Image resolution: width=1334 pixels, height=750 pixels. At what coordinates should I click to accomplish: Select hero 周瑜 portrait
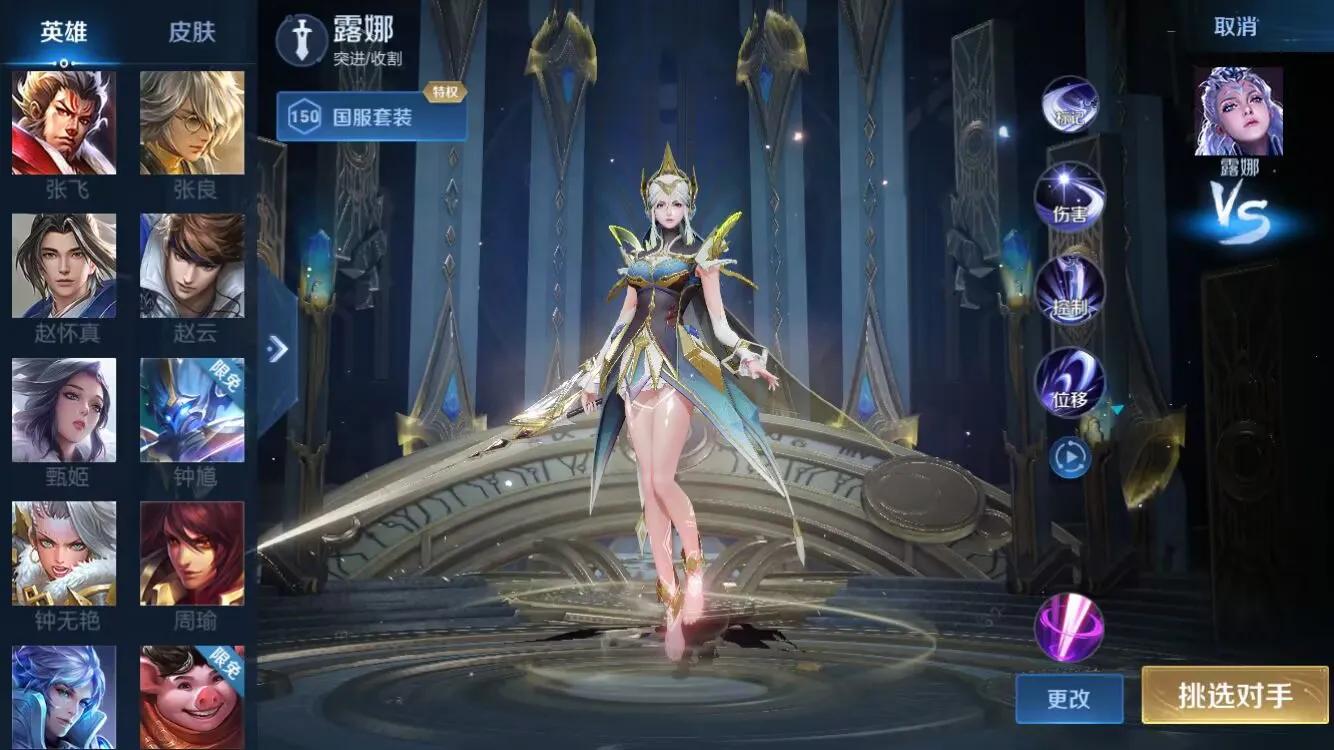tap(192, 553)
